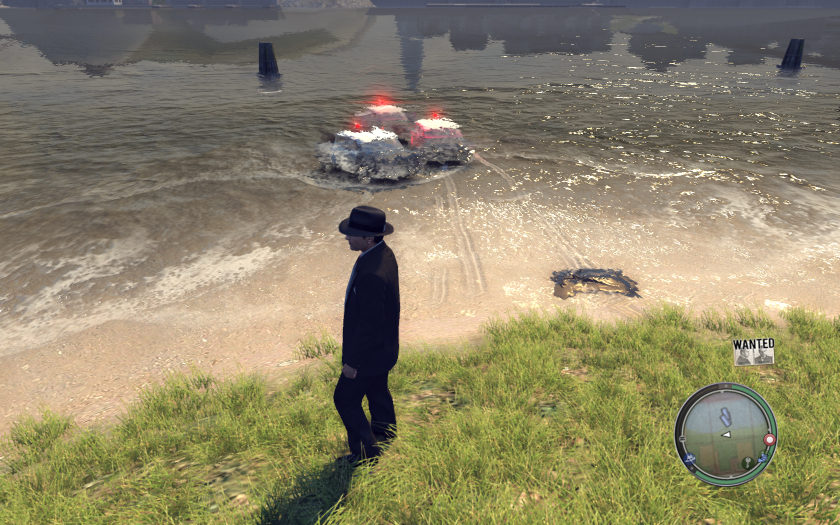Click the circular minimap

725,433
